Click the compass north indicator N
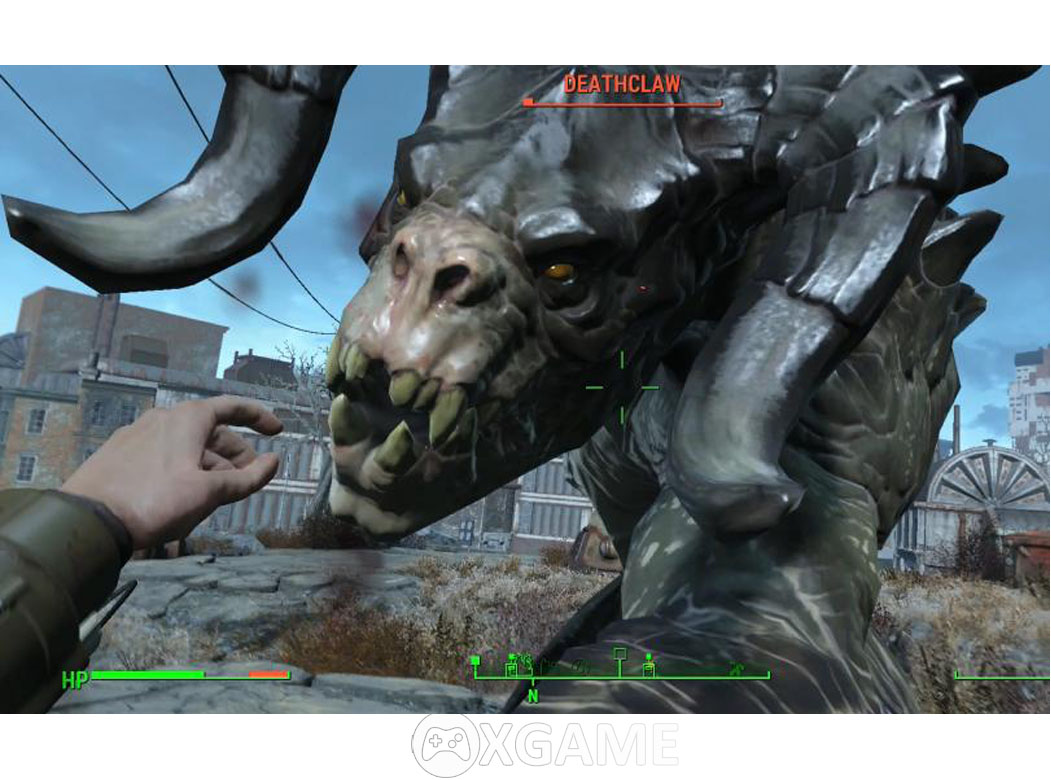This screenshot has height=780, width=1051. coord(533,695)
